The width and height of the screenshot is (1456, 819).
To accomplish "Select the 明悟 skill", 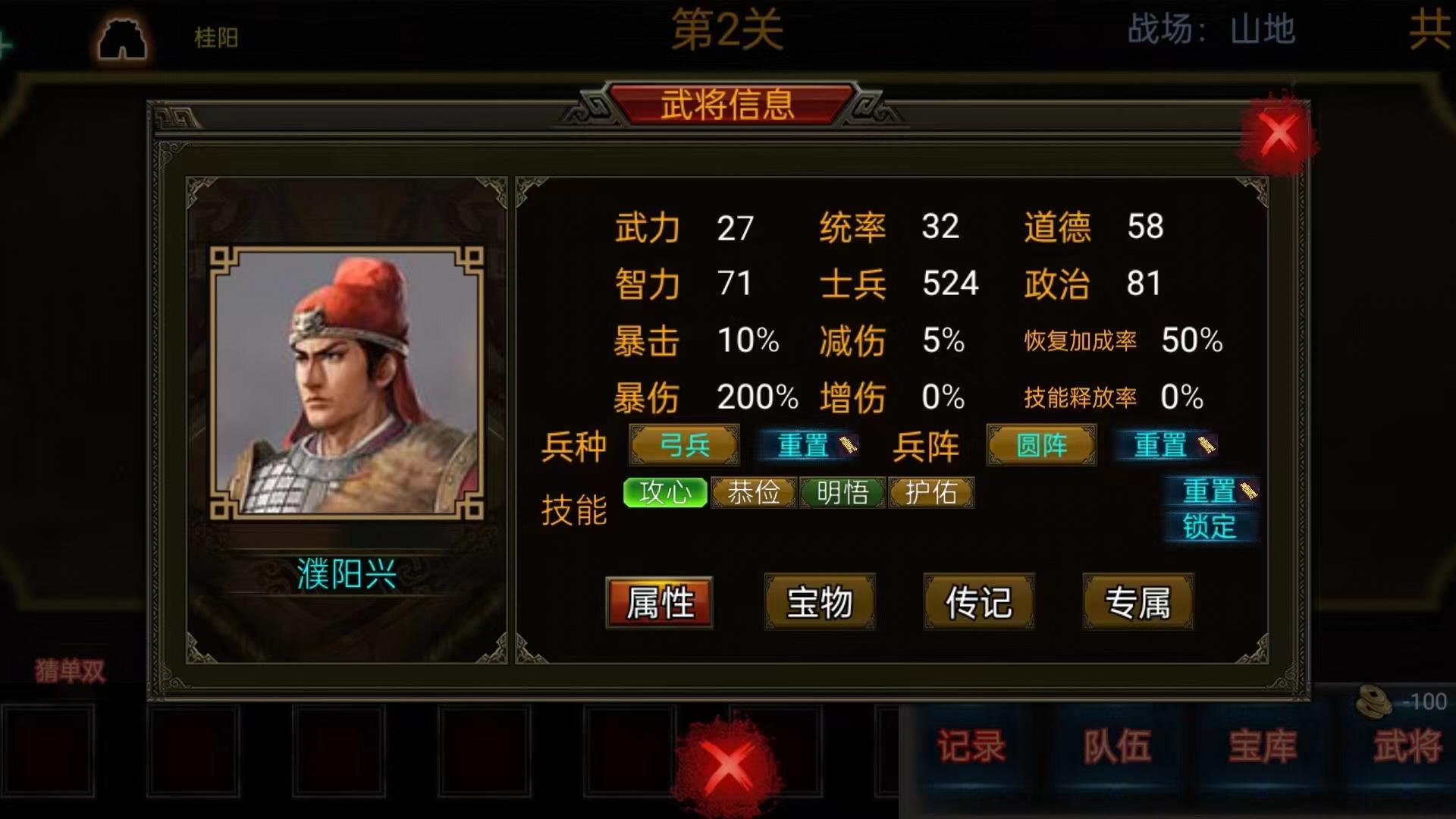I will 843,493.
